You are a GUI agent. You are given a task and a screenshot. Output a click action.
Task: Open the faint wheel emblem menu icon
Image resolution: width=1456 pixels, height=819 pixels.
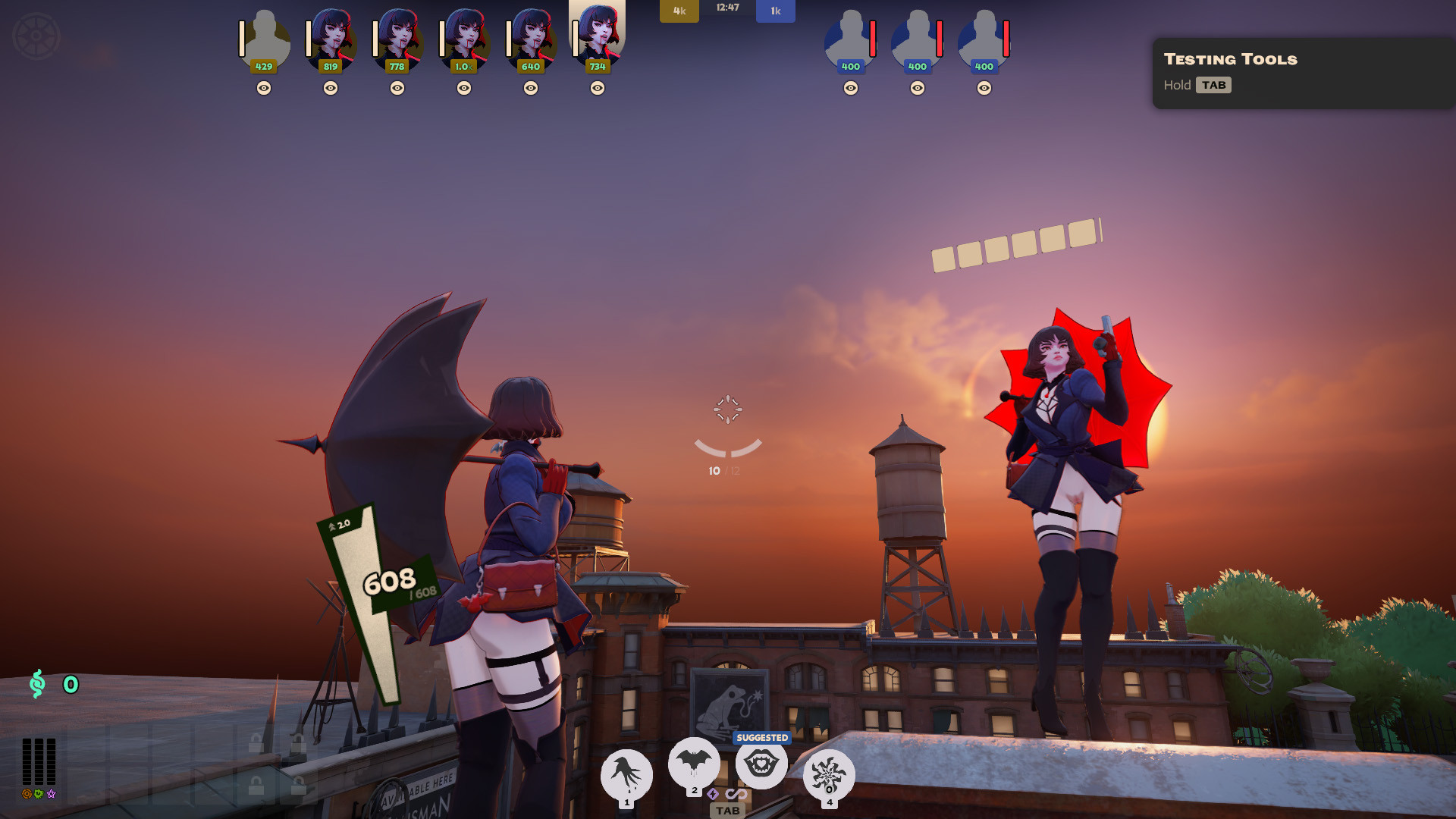point(36,36)
